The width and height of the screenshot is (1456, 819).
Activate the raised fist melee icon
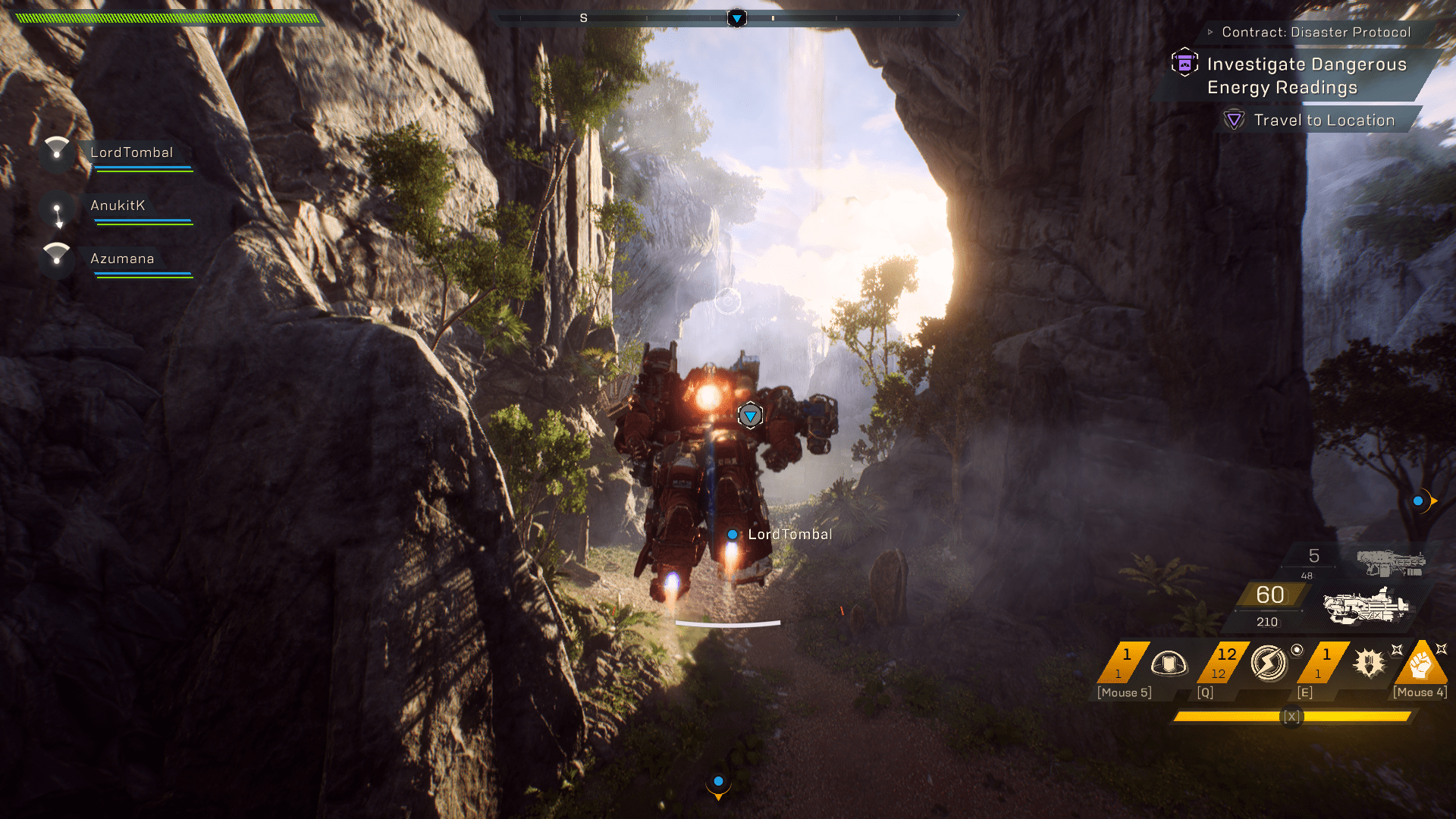tap(1420, 664)
